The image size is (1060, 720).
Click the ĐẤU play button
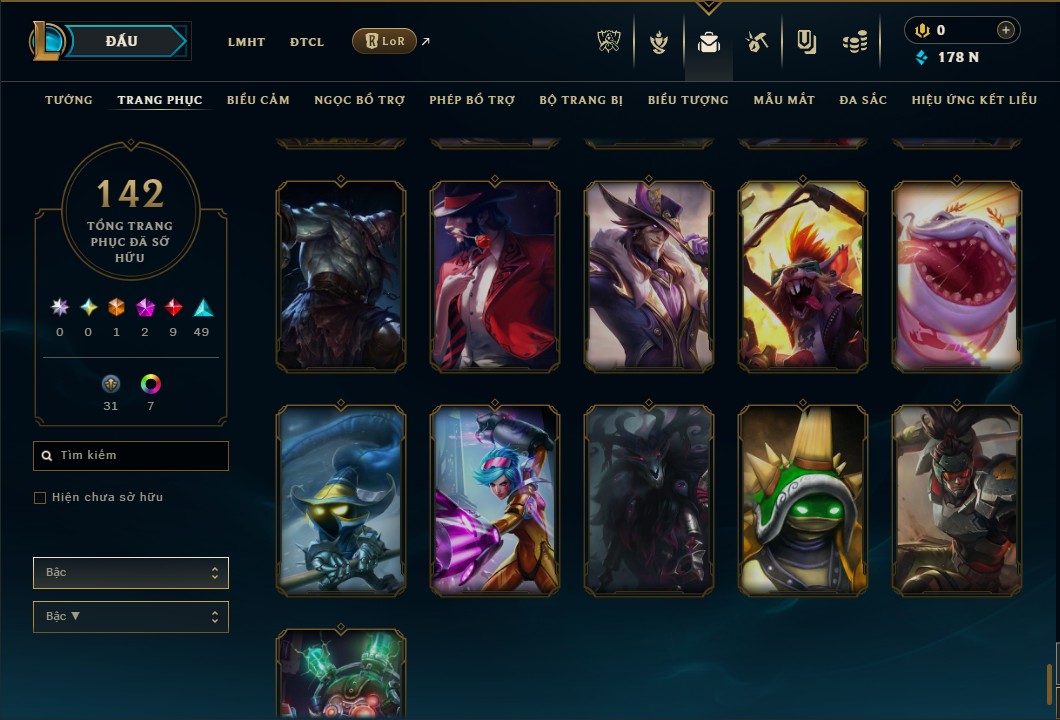click(x=122, y=41)
